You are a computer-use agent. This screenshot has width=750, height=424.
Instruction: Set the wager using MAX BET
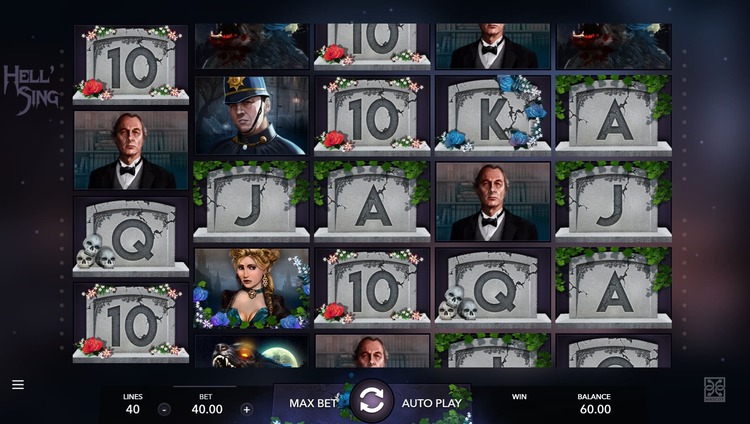tap(311, 403)
